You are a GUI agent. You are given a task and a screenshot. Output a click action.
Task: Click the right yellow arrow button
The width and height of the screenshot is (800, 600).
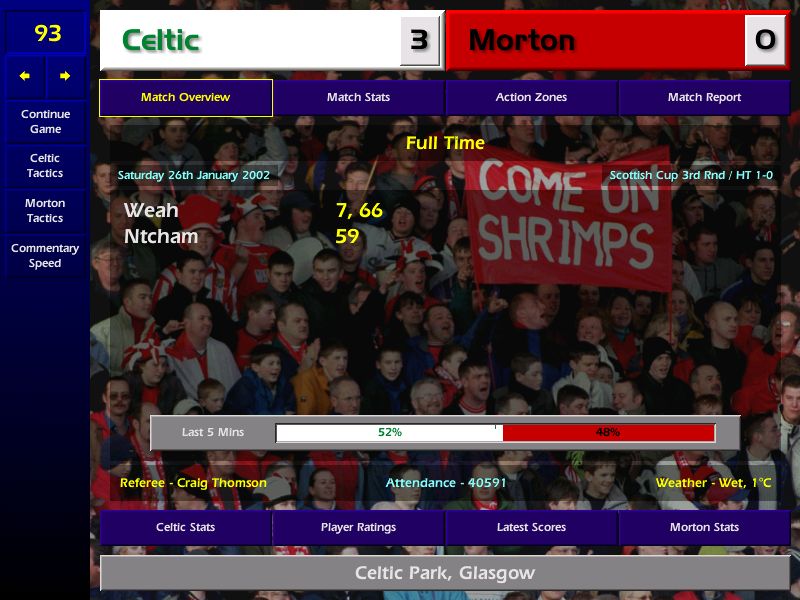pos(65,76)
